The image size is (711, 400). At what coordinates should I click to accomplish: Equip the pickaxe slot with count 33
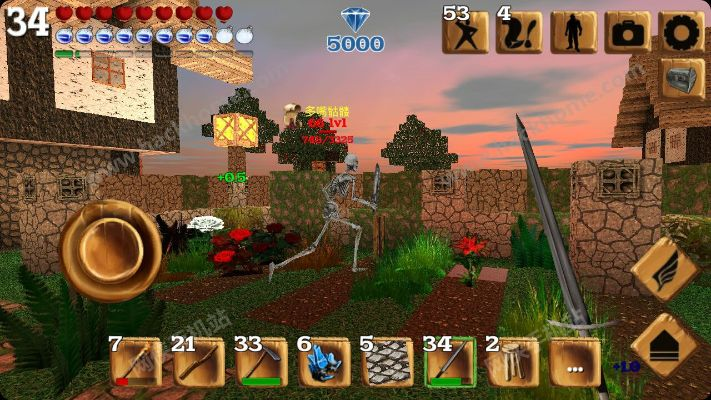pos(262,361)
